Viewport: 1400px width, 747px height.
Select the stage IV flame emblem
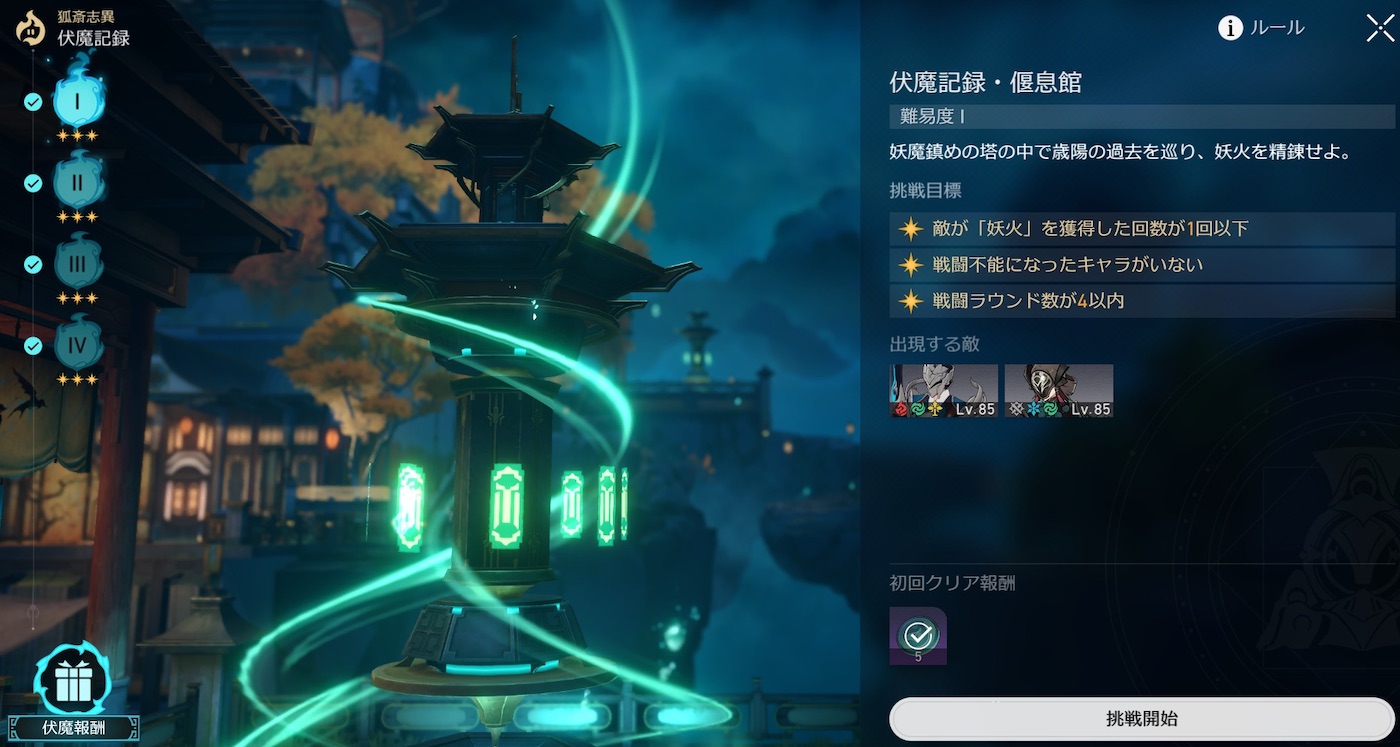click(x=80, y=346)
